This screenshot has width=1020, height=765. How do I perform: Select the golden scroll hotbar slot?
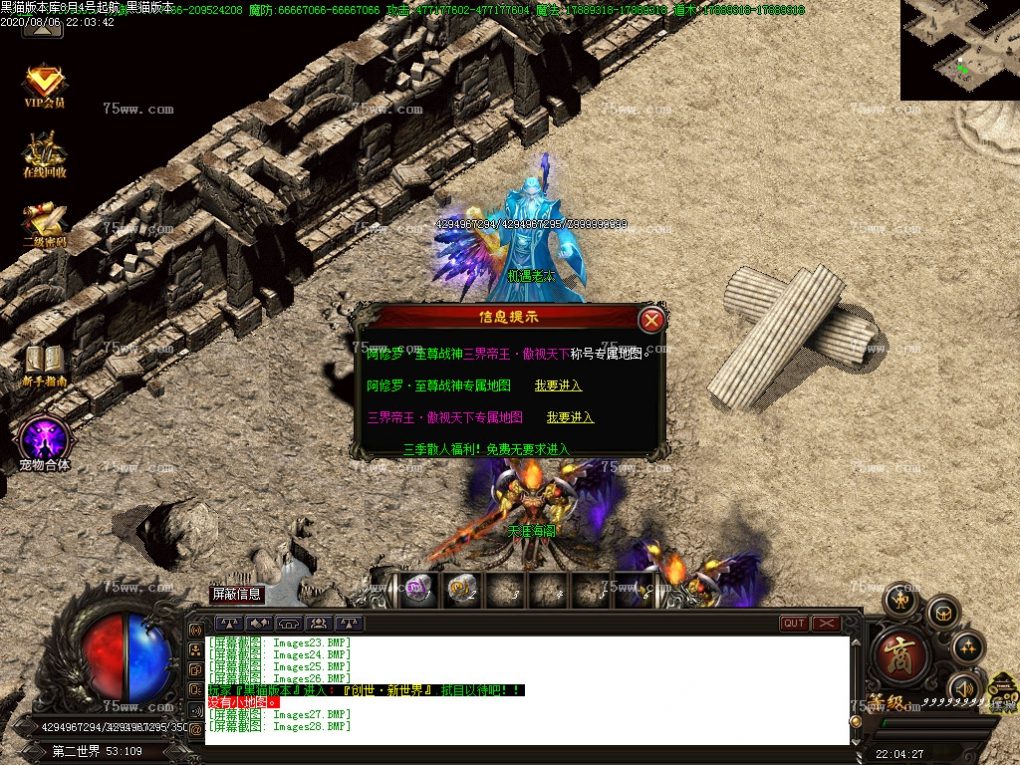click(x=460, y=590)
